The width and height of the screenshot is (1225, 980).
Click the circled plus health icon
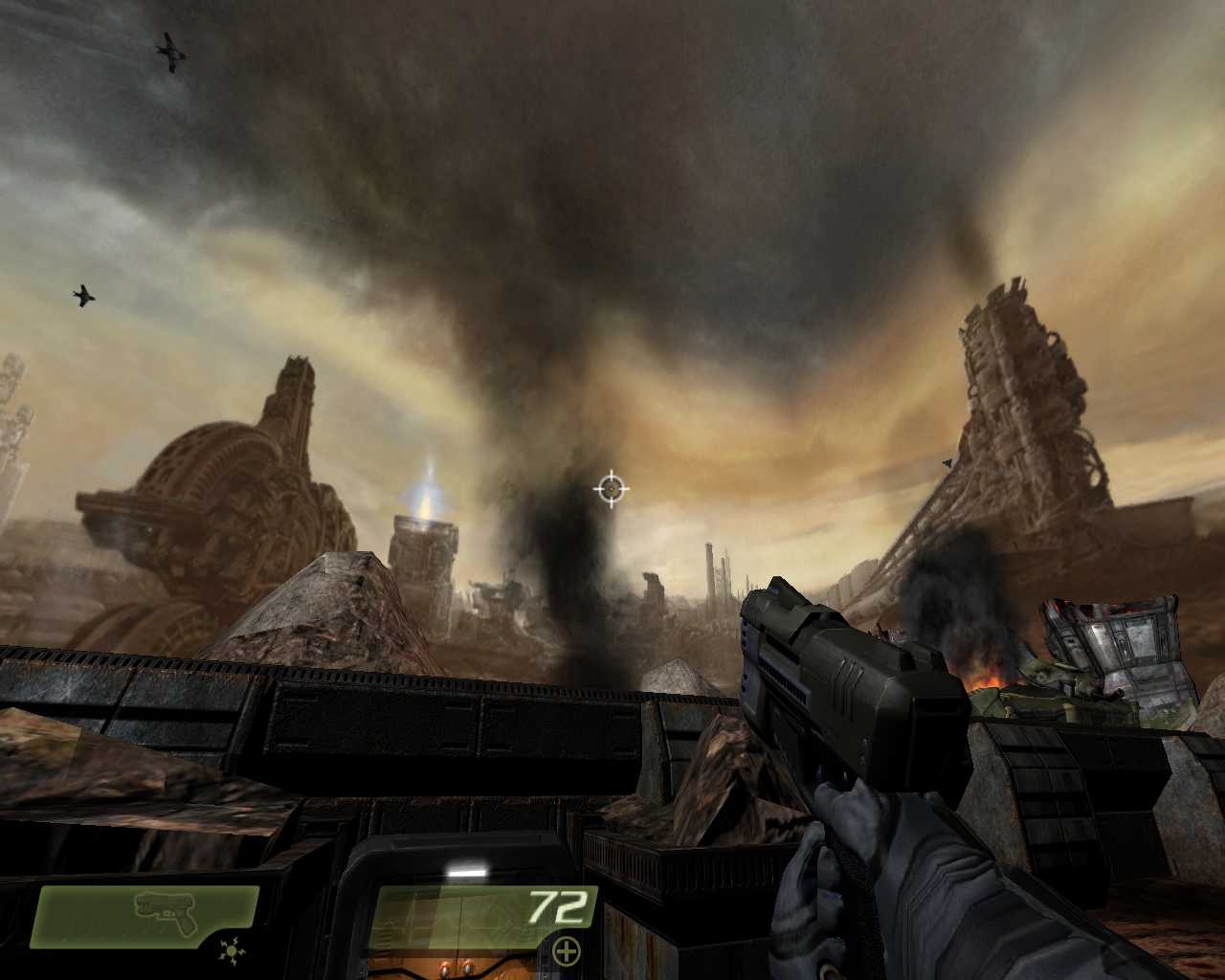click(x=567, y=951)
